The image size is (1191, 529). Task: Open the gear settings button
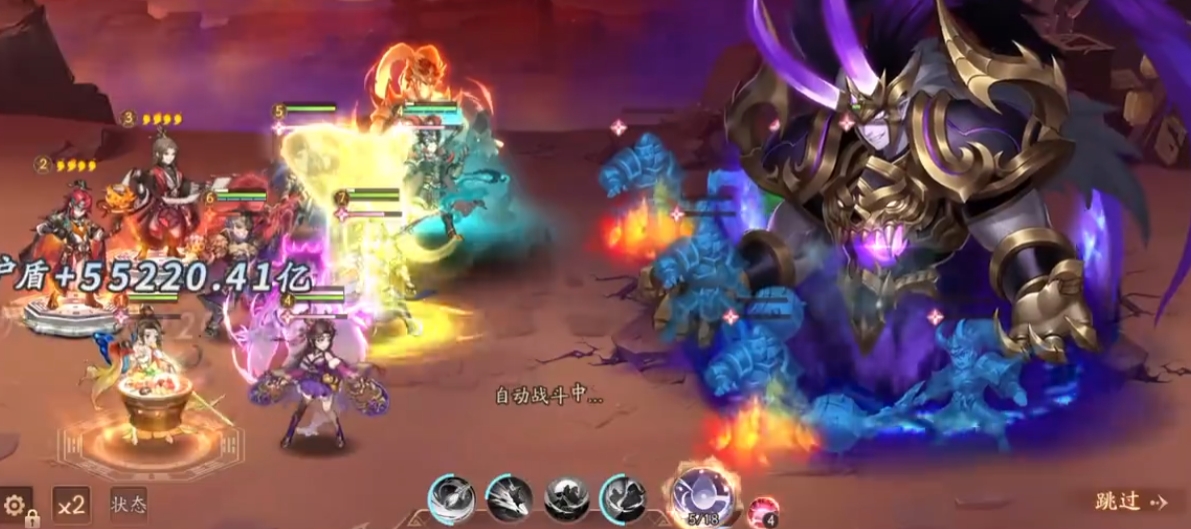click(16, 504)
